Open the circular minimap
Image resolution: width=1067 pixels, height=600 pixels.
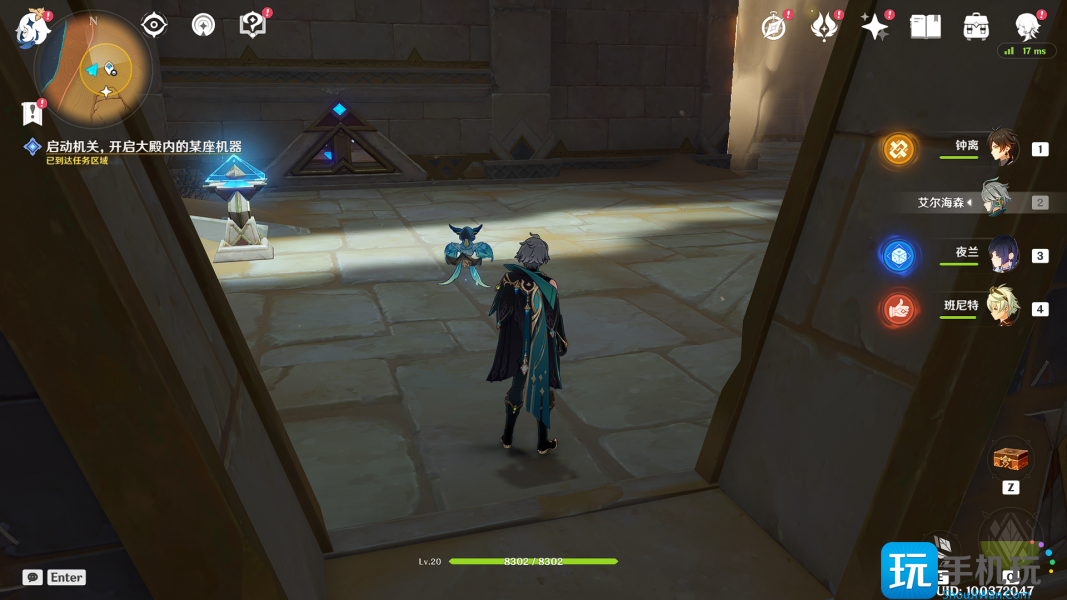pyautogui.click(x=93, y=67)
